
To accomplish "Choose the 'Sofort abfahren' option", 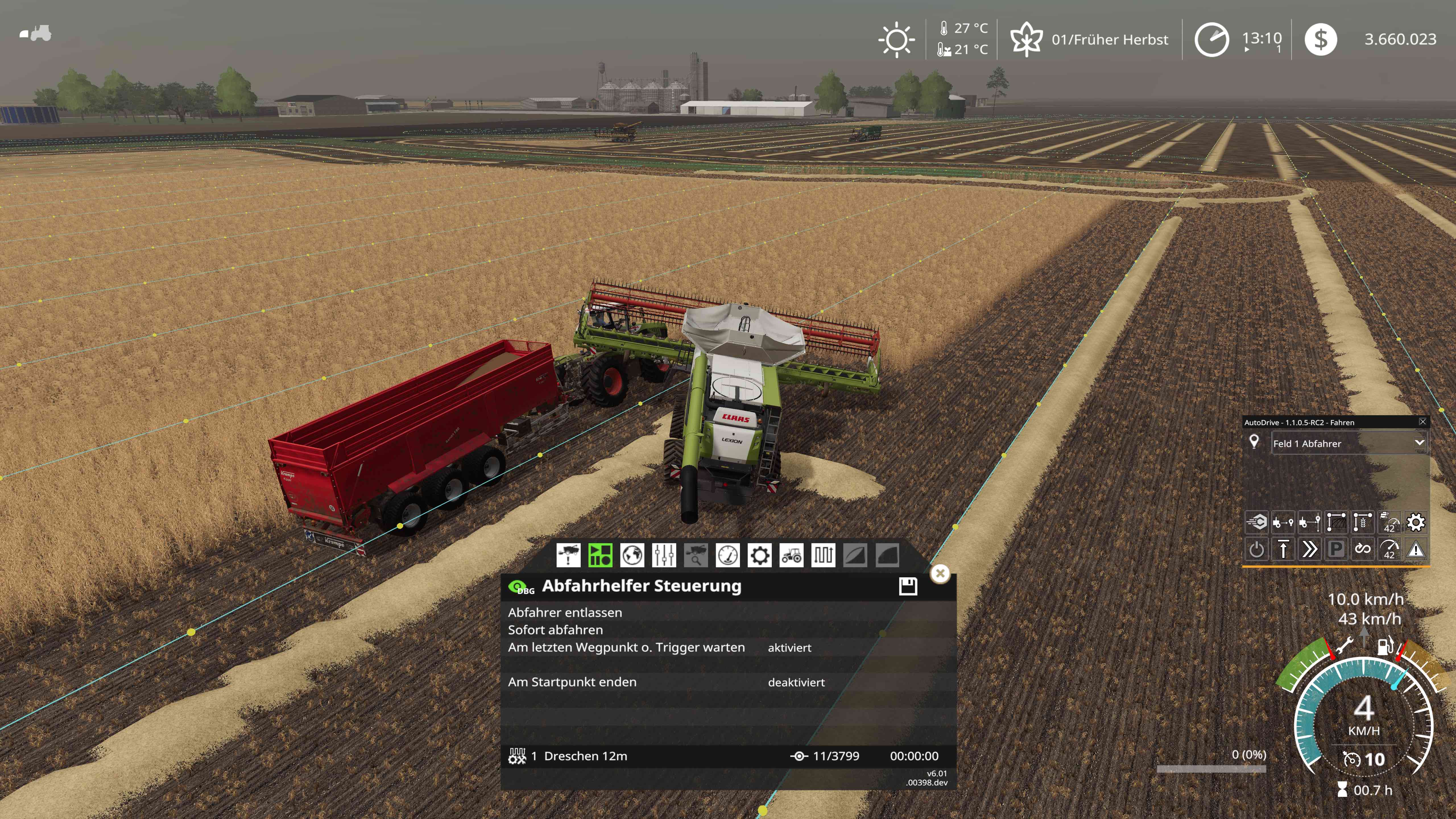I will click(x=555, y=630).
